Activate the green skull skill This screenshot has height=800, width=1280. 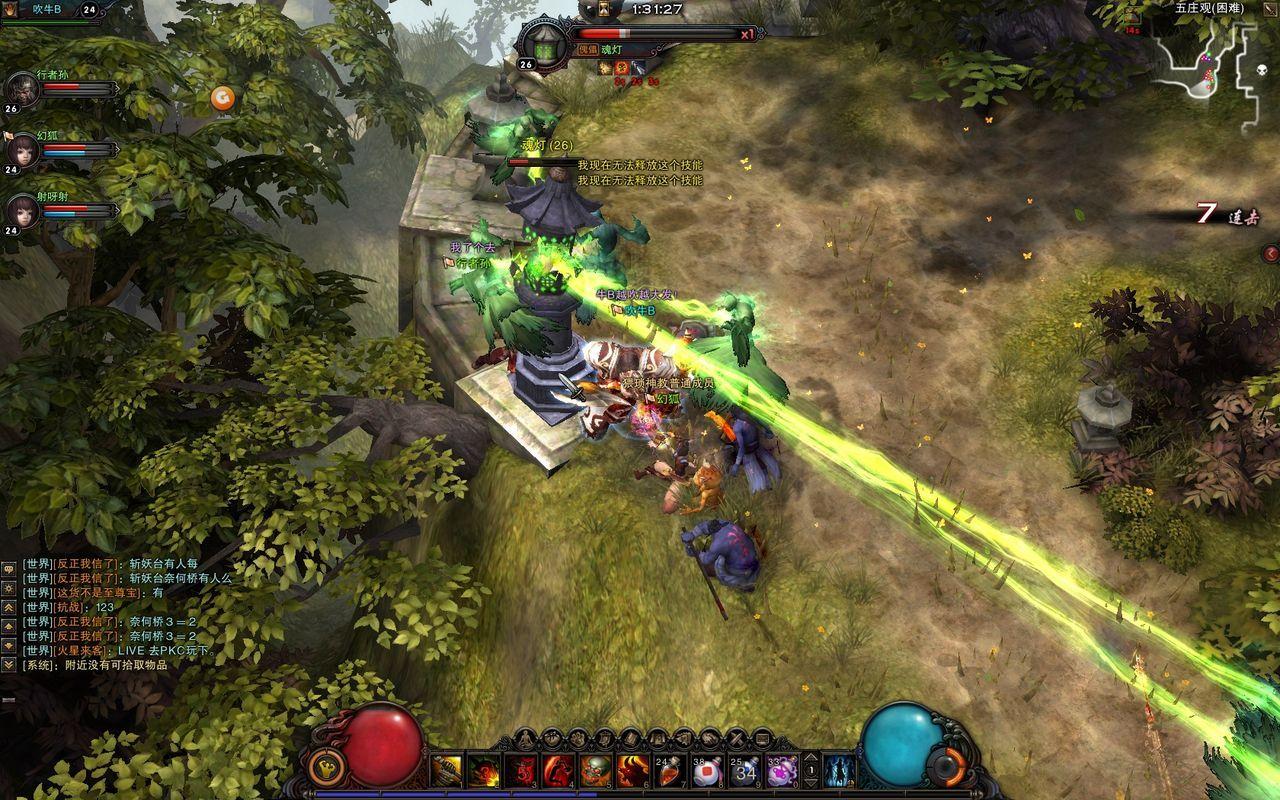[x=596, y=771]
